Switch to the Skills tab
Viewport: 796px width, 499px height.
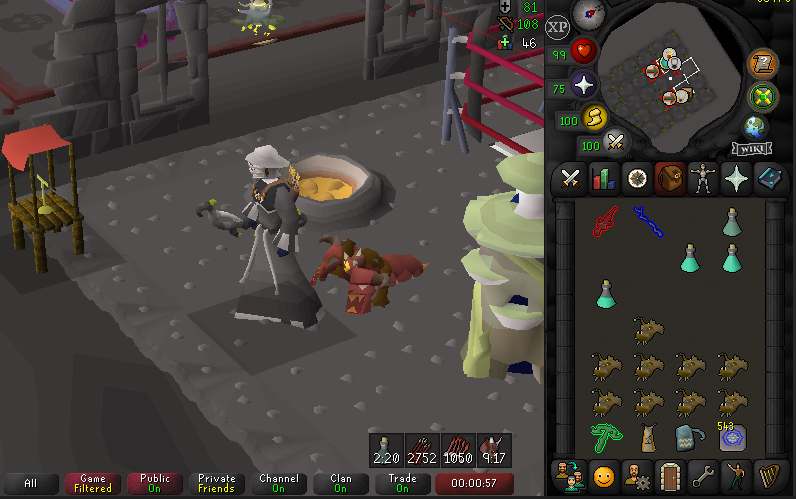pos(603,179)
